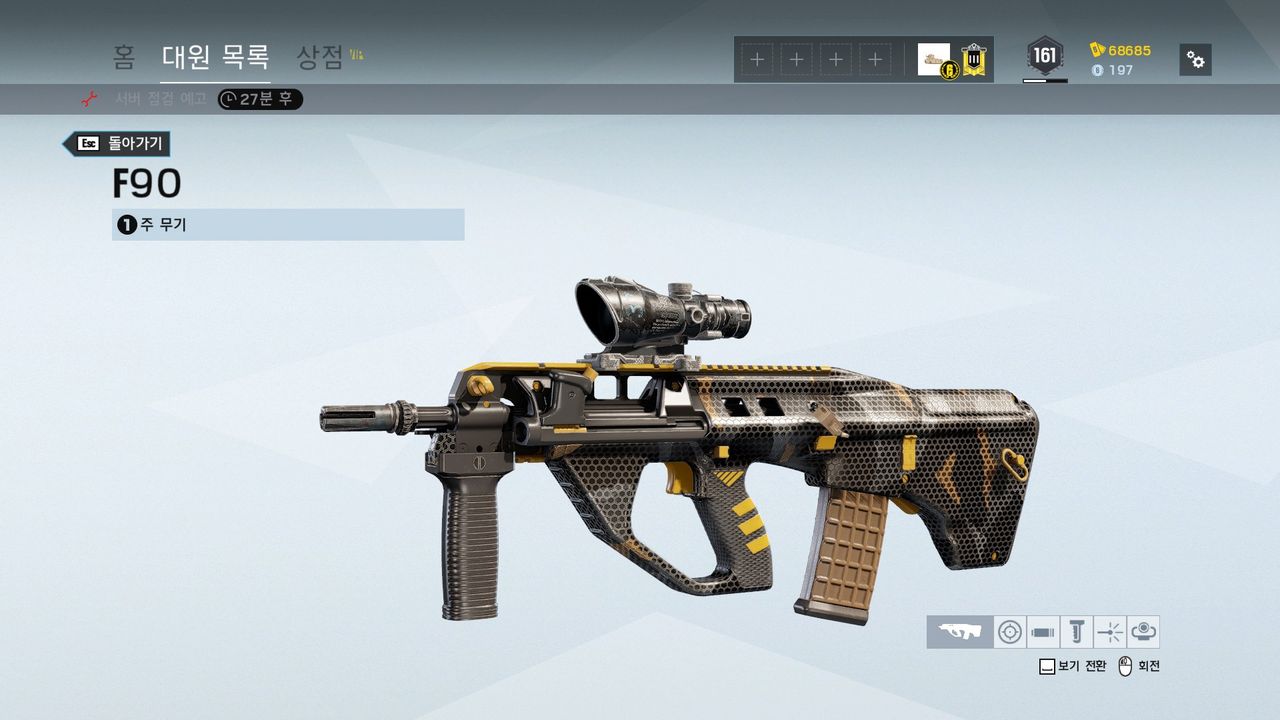Viewport: 1280px width, 720px height.
Task: Choose the weapon skin customization icon
Action: pos(960,632)
